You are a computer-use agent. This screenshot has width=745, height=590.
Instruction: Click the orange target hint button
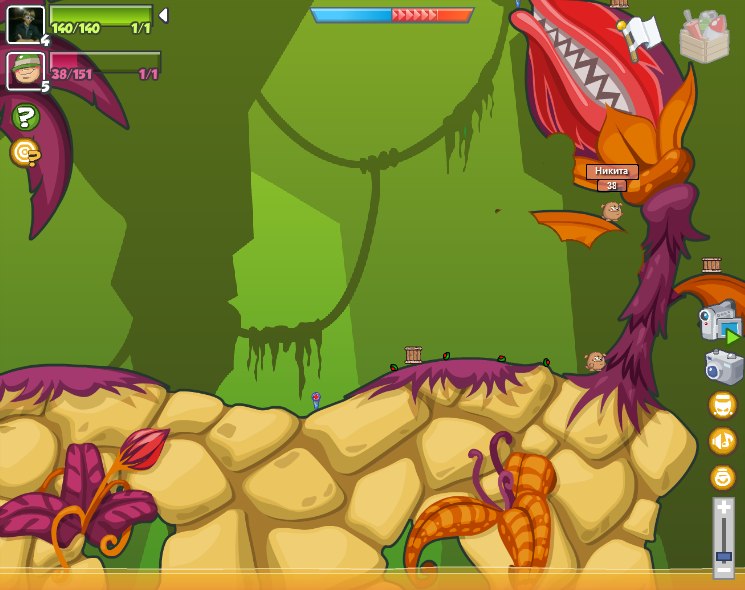pos(25,152)
